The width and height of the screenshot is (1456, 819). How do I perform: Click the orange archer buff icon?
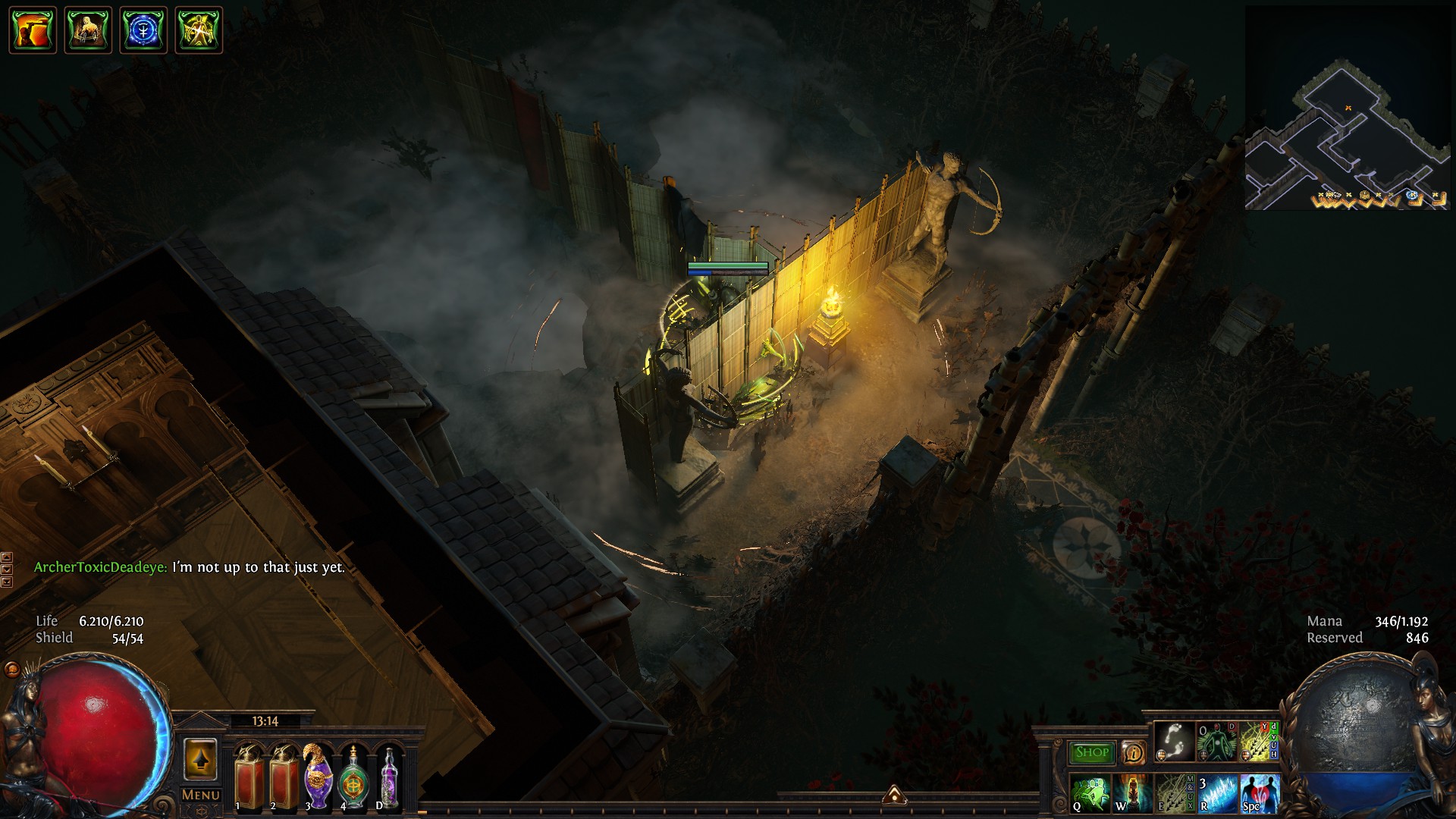[x=33, y=30]
